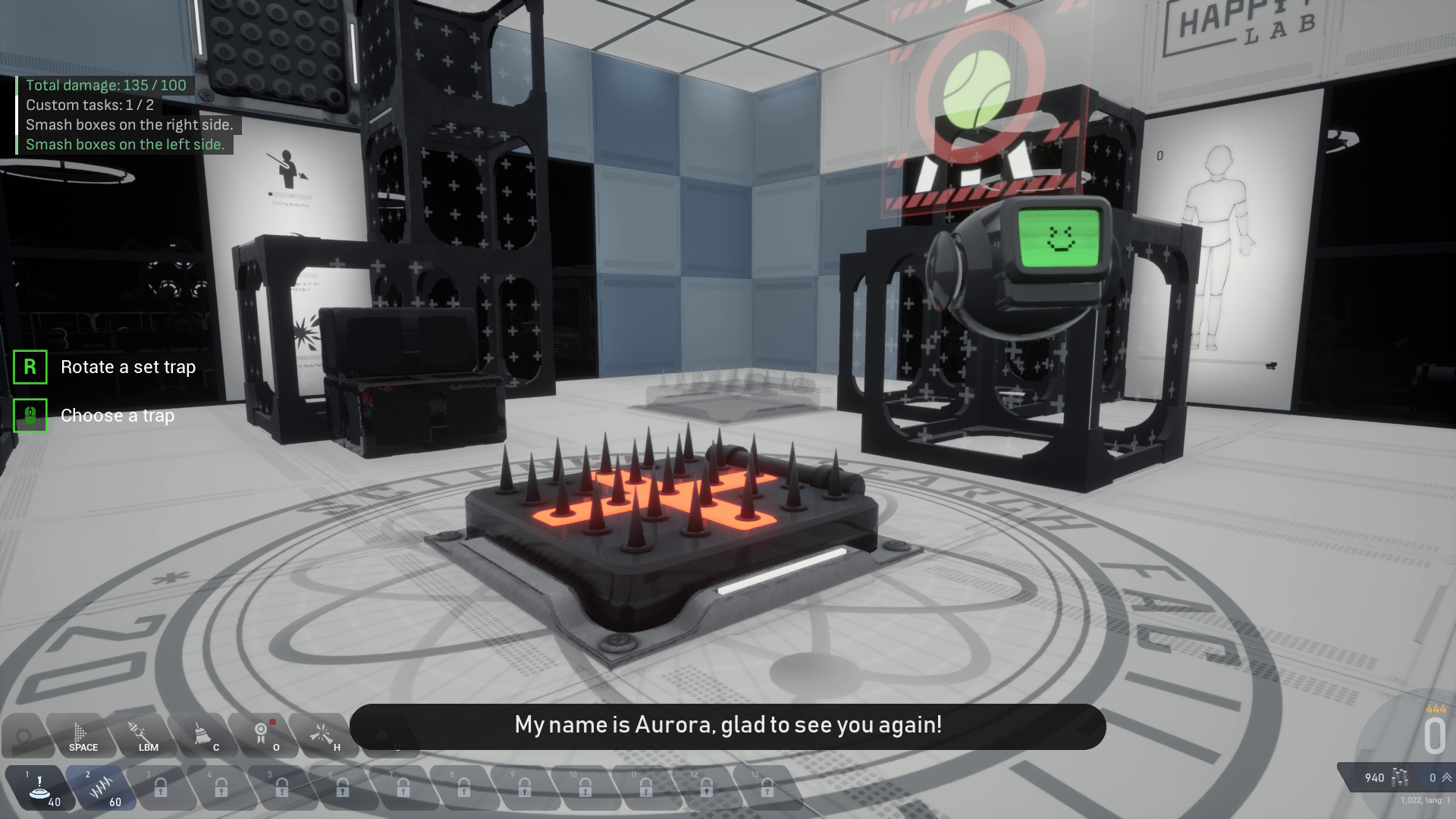
Task: Expand the double chevron upgrade arrows bottom right
Action: pyautogui.click(x=1446, y=777)
